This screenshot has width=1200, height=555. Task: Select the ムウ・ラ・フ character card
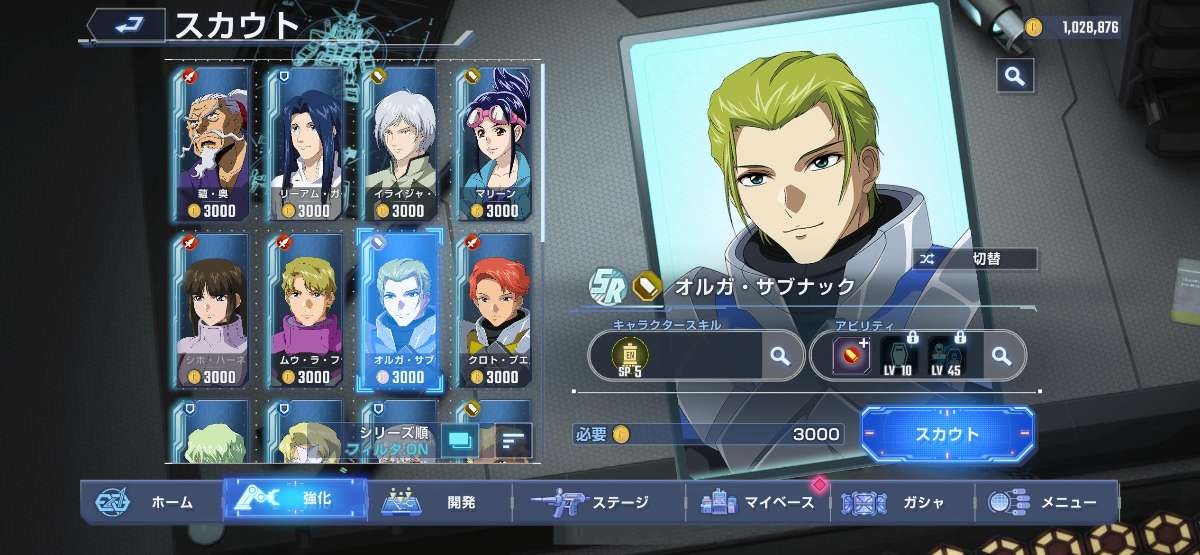(x=308, y=310)
